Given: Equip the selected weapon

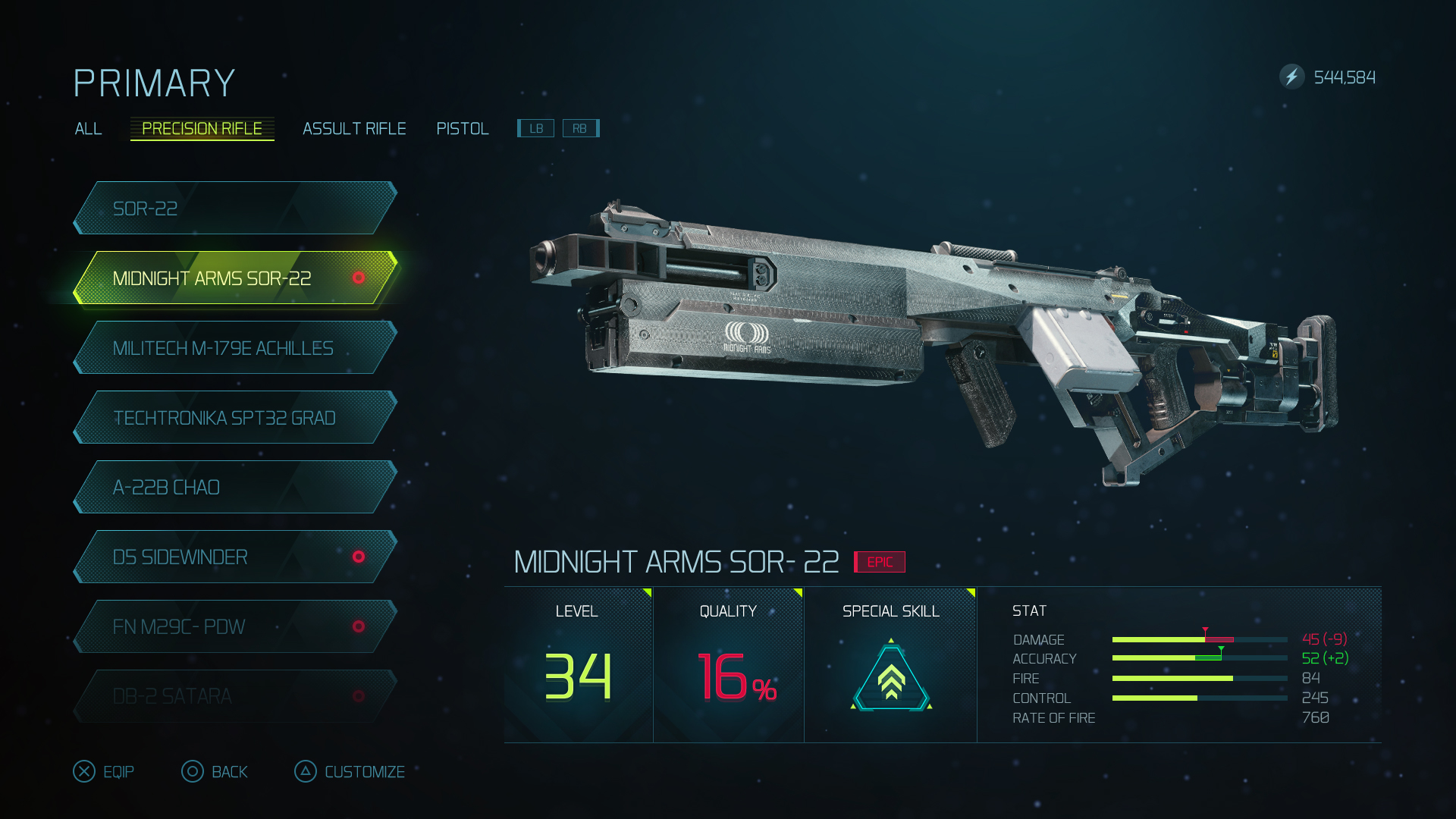Looking at the screenshot, I should click(104, 772).
